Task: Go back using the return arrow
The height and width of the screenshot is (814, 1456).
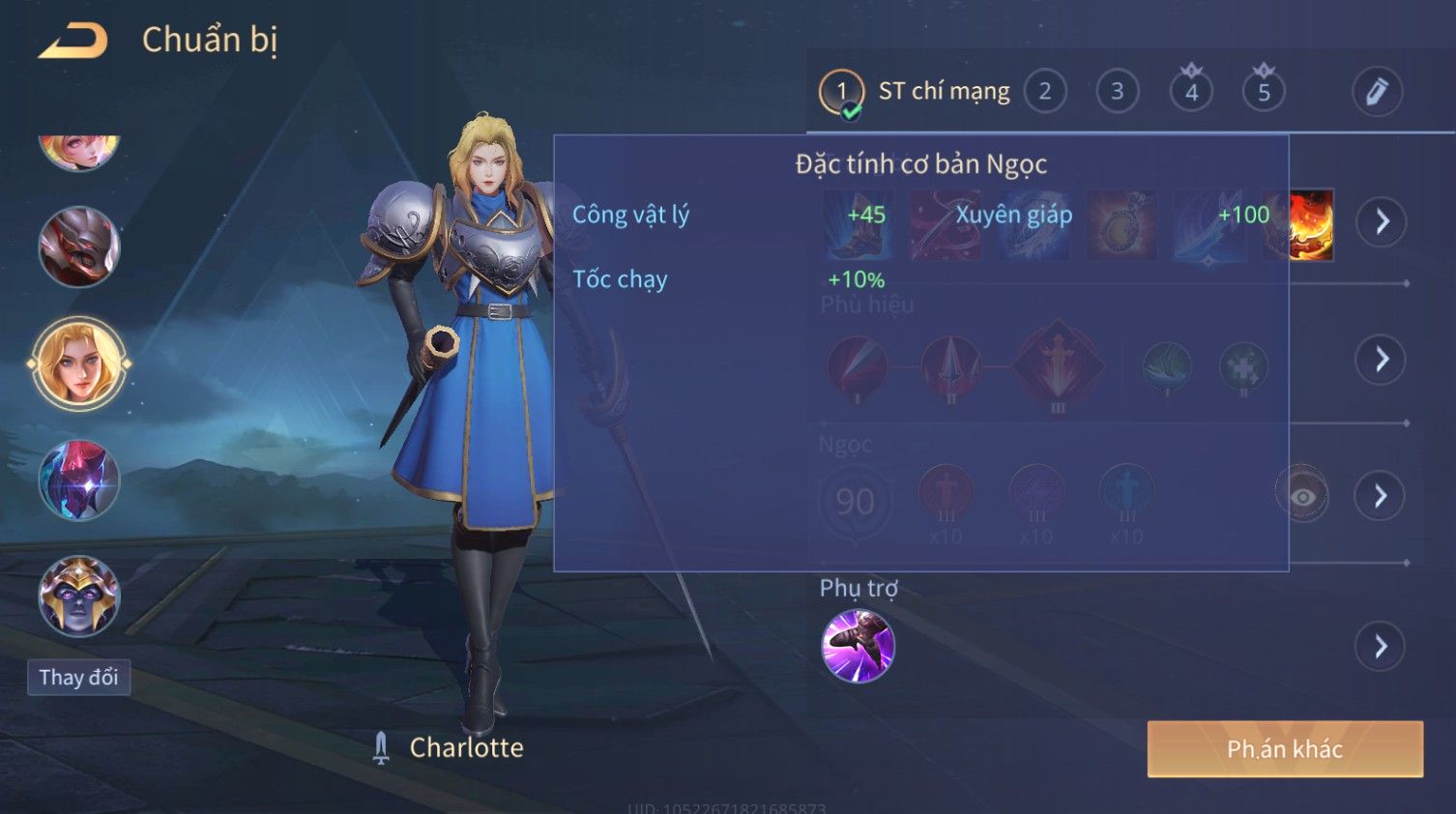Action: (73, 41)
